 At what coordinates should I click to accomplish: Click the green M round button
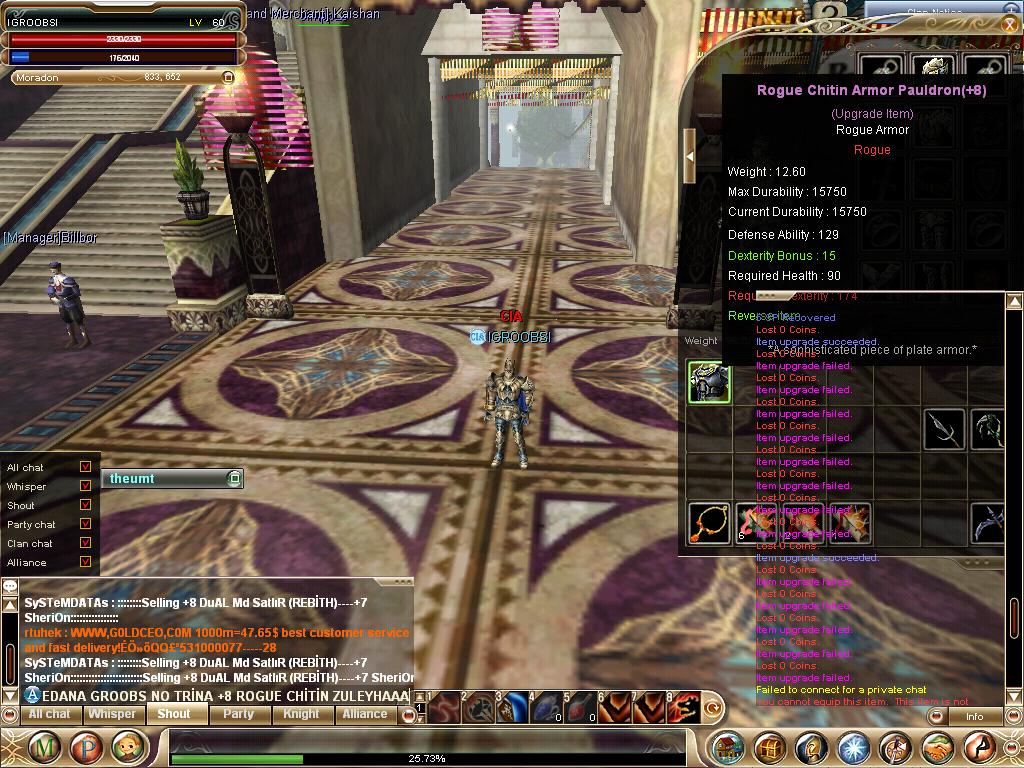pos(44,747)
